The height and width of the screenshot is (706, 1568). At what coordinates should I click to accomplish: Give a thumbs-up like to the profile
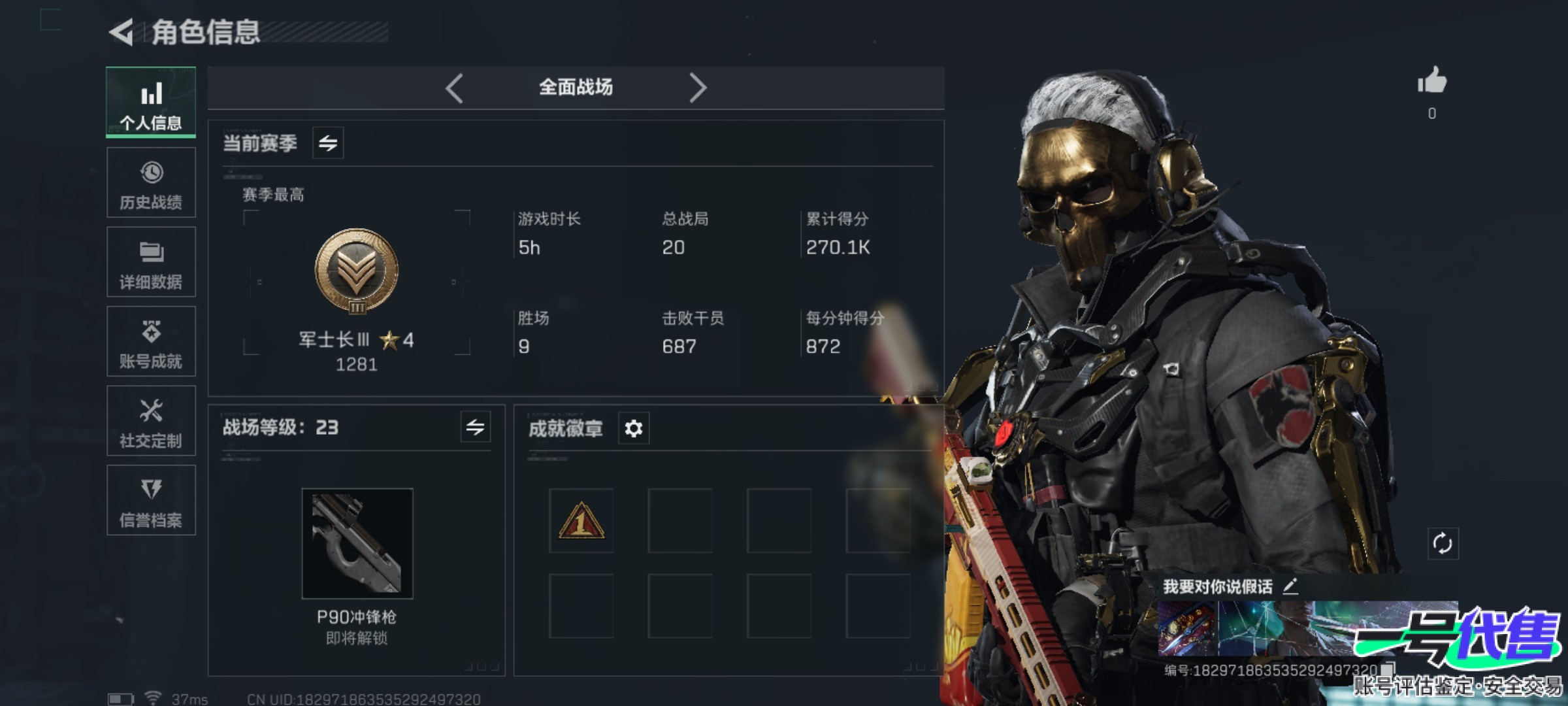coord(1431,82)
